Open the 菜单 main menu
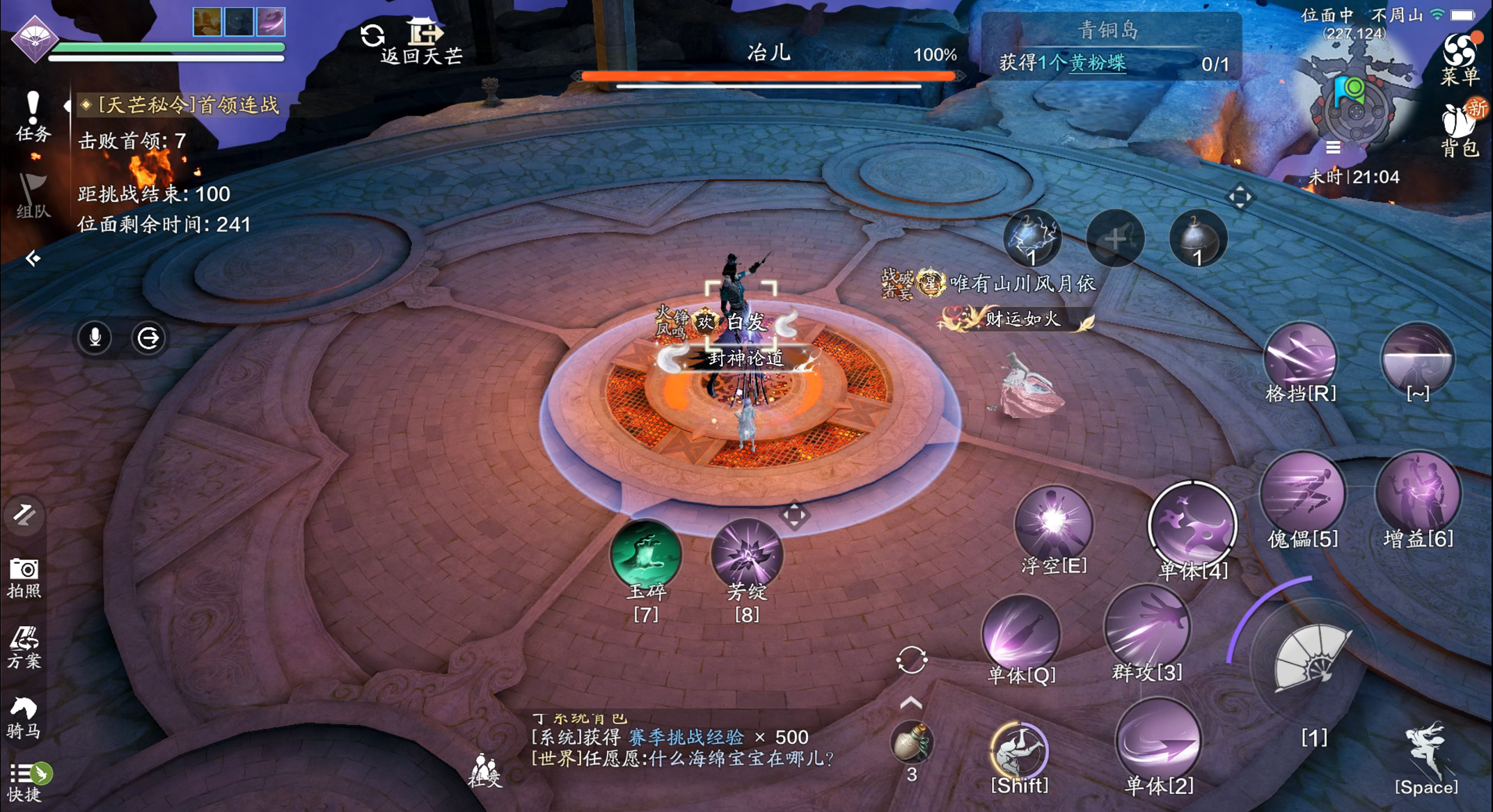 [1459, 59]
